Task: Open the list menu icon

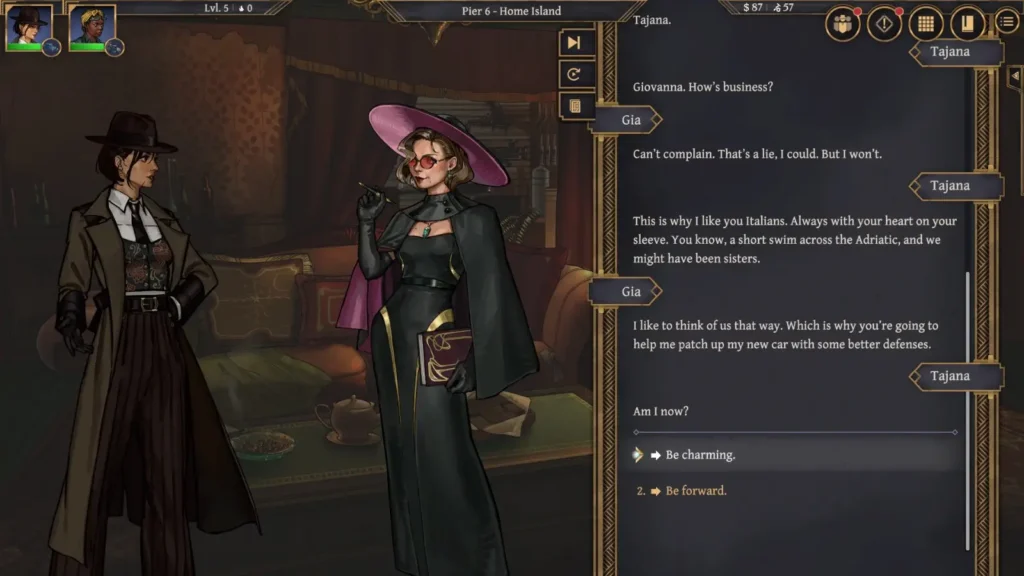Action: coord(1006,22)
